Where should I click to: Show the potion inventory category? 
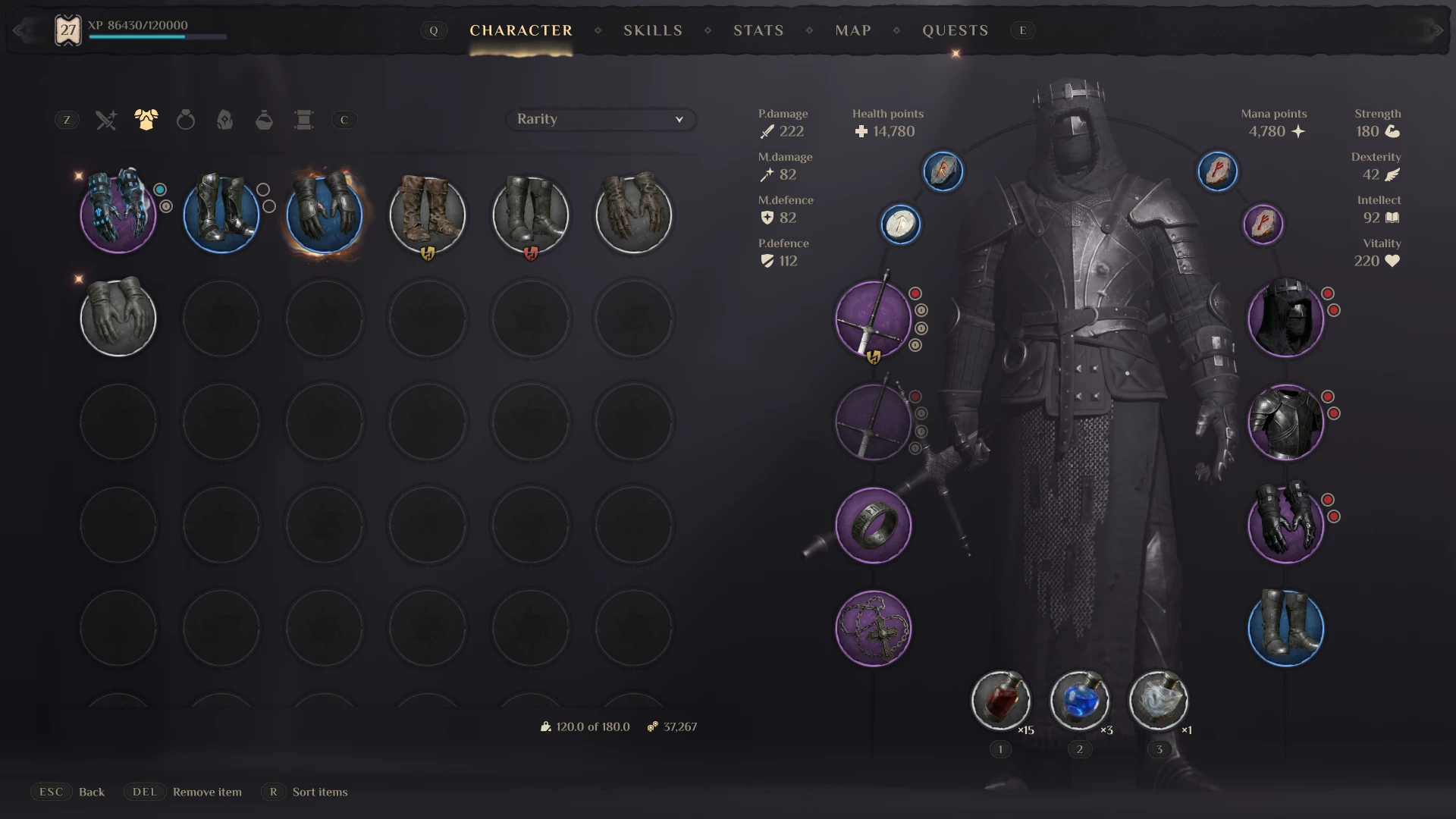point(264,120)
